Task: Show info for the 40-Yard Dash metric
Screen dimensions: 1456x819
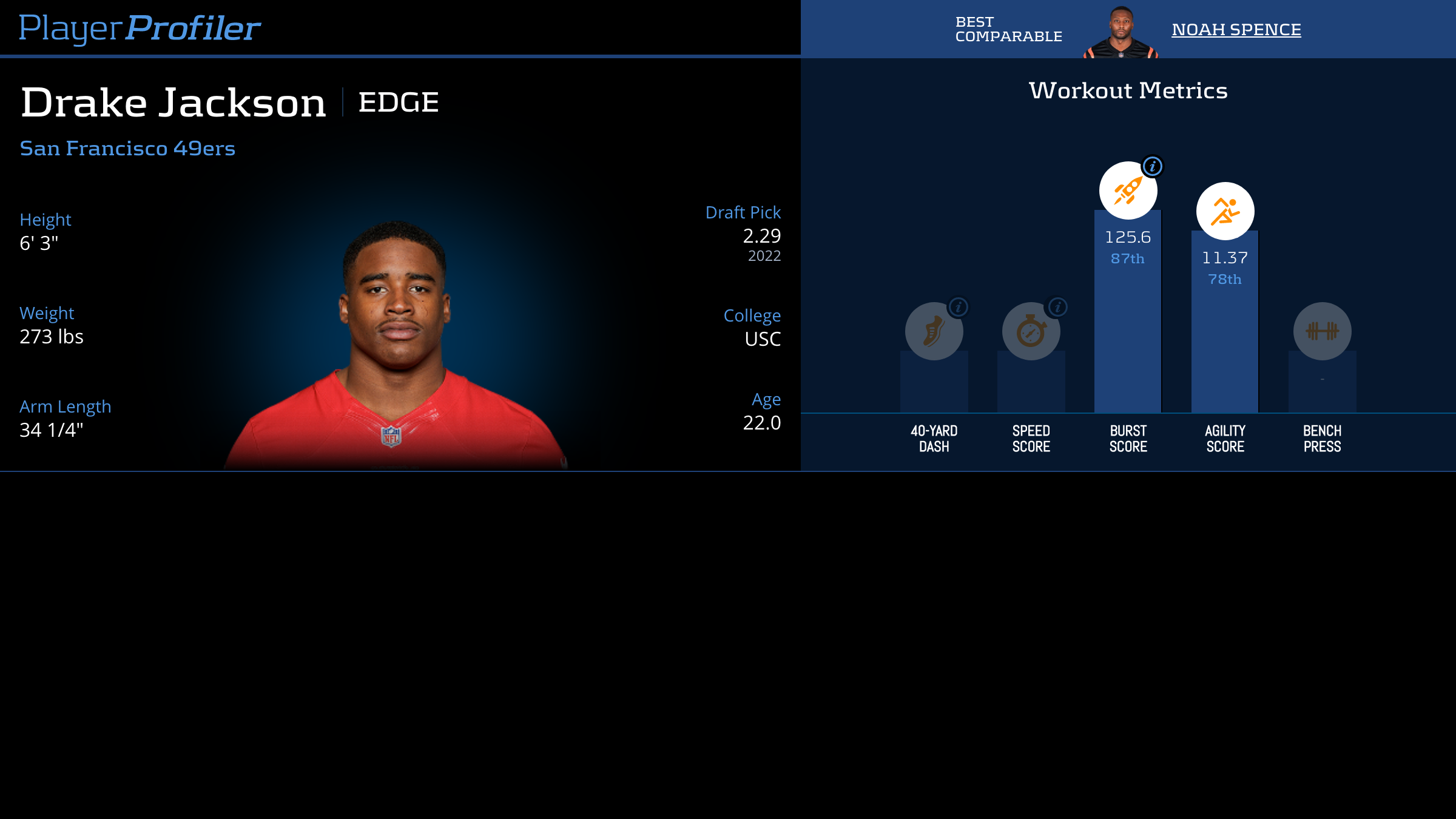Action: pyautogui.click(x=959, y=307)
